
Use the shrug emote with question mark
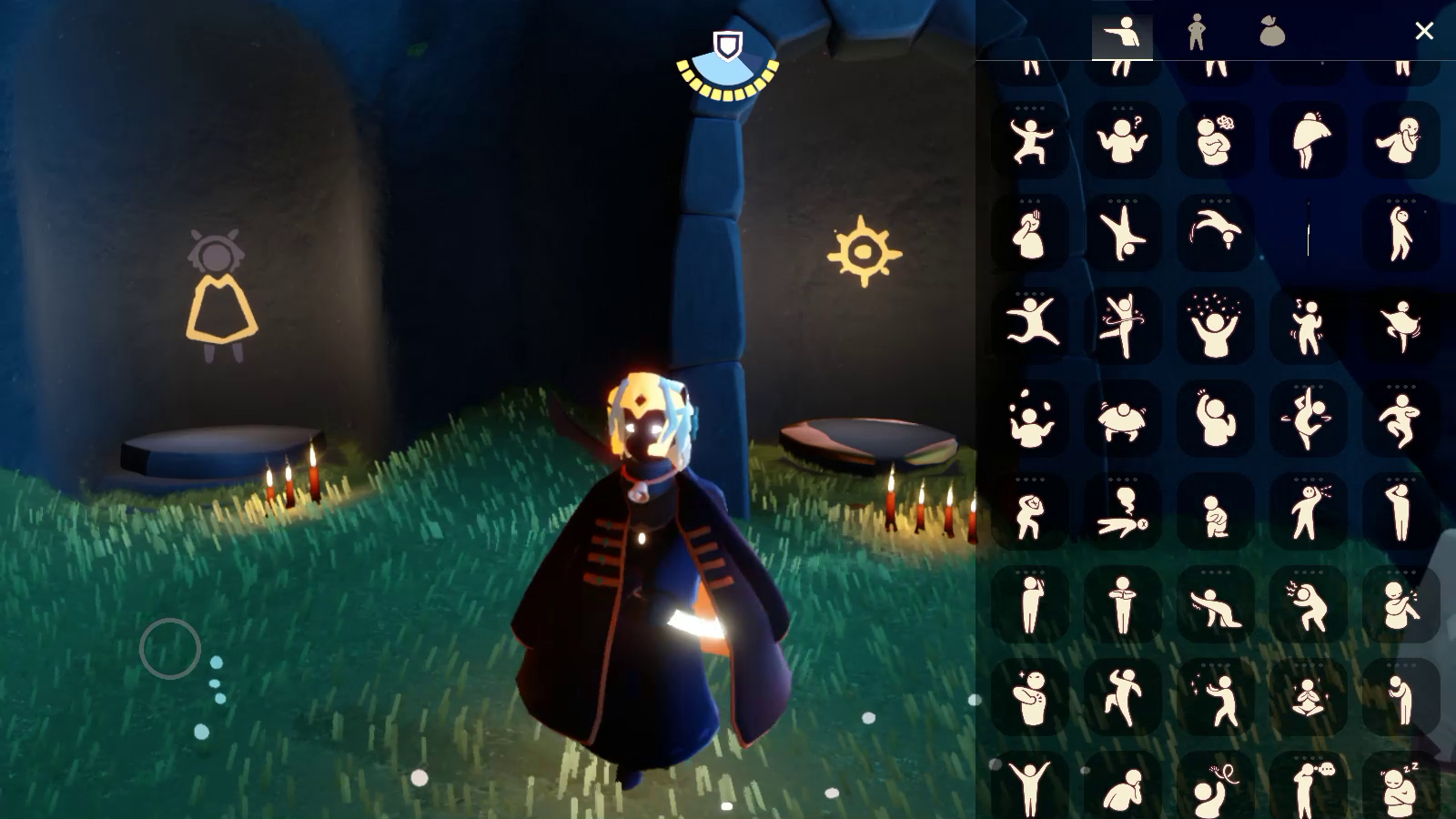click(1122, 140)
